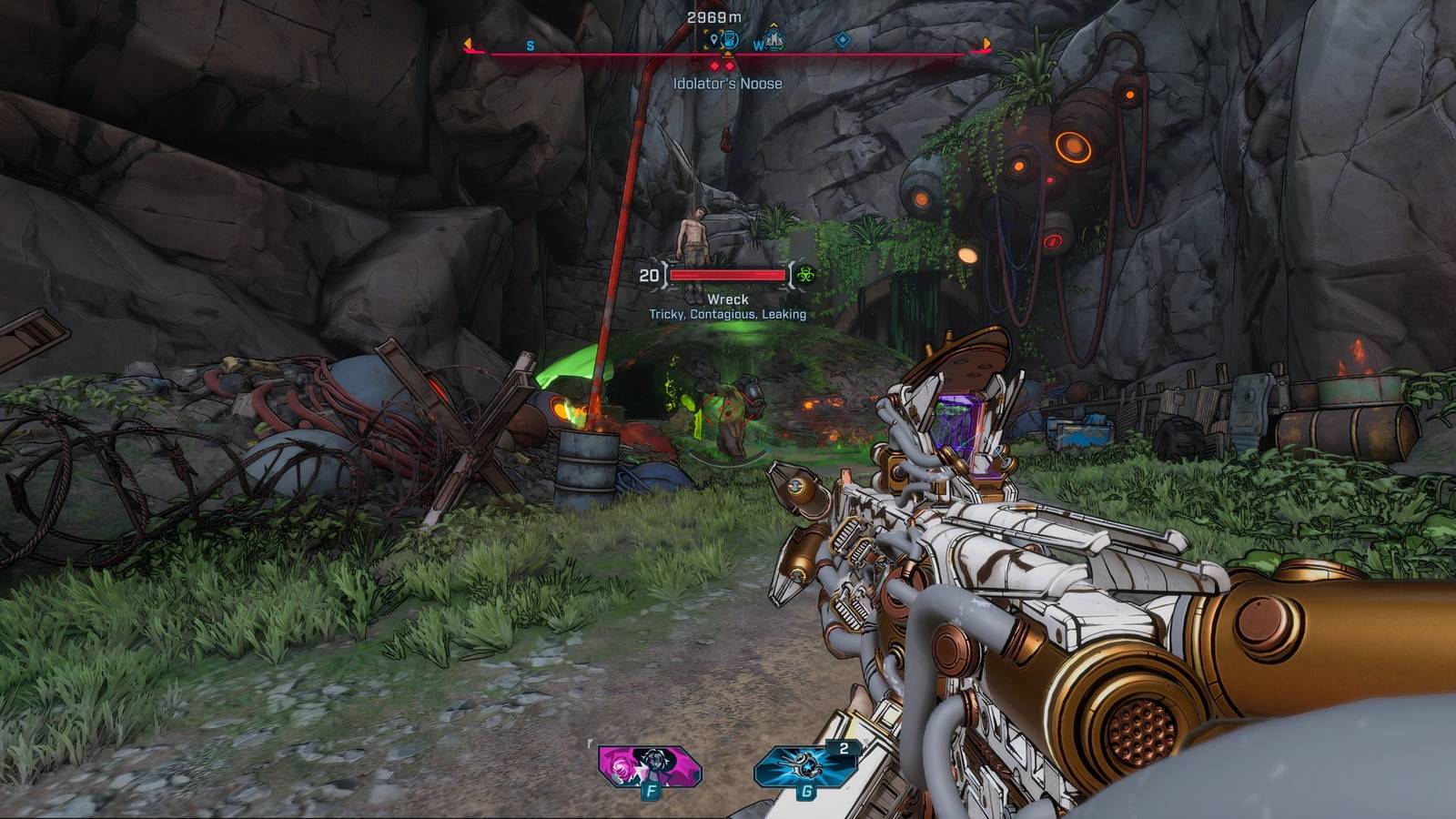
Task: Activate the pink action skill icon
Action: pyautogui.click(x=649, y=766)
